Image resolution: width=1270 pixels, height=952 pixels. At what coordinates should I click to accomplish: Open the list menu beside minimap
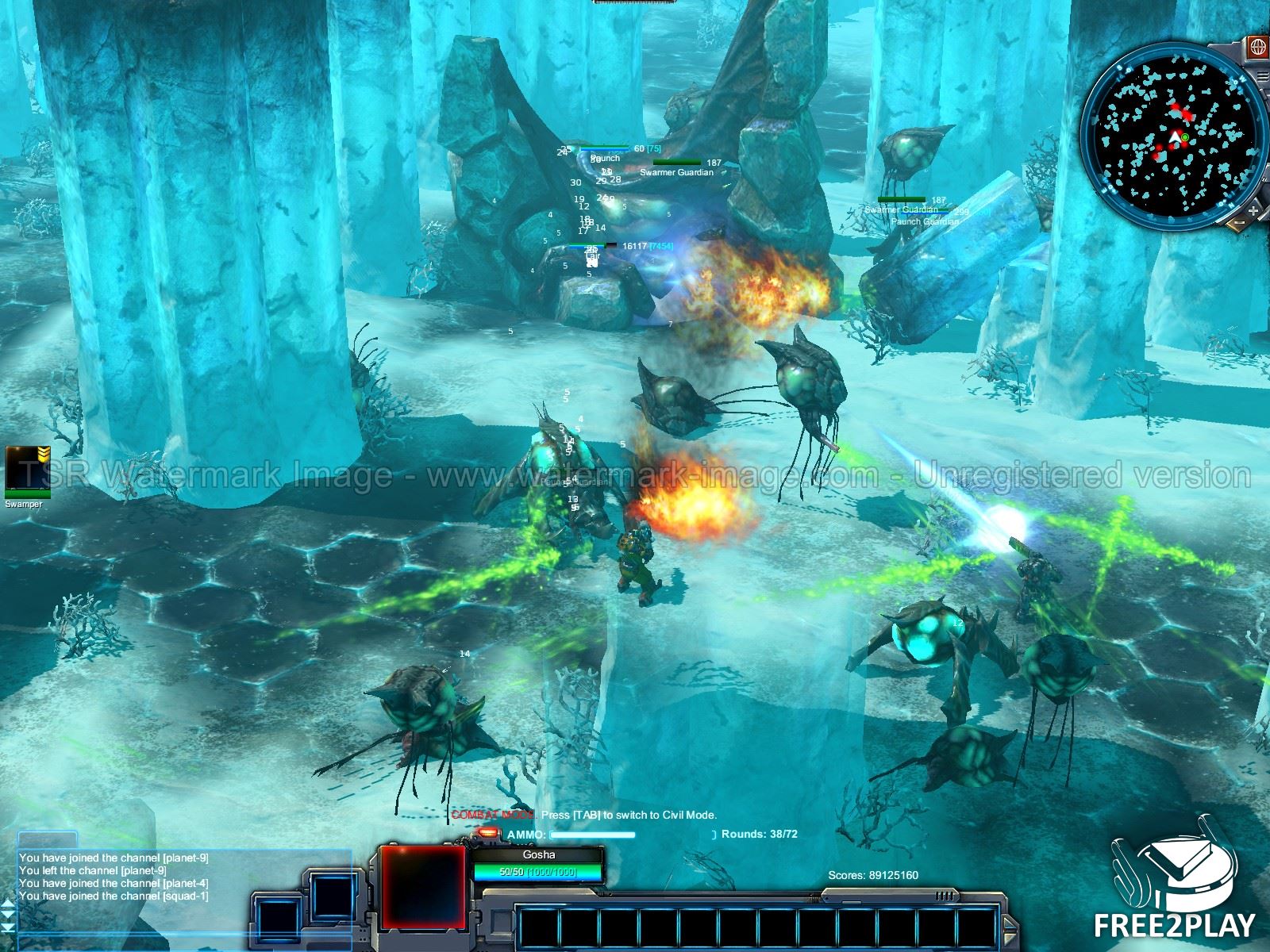(x=1263, y=75)
